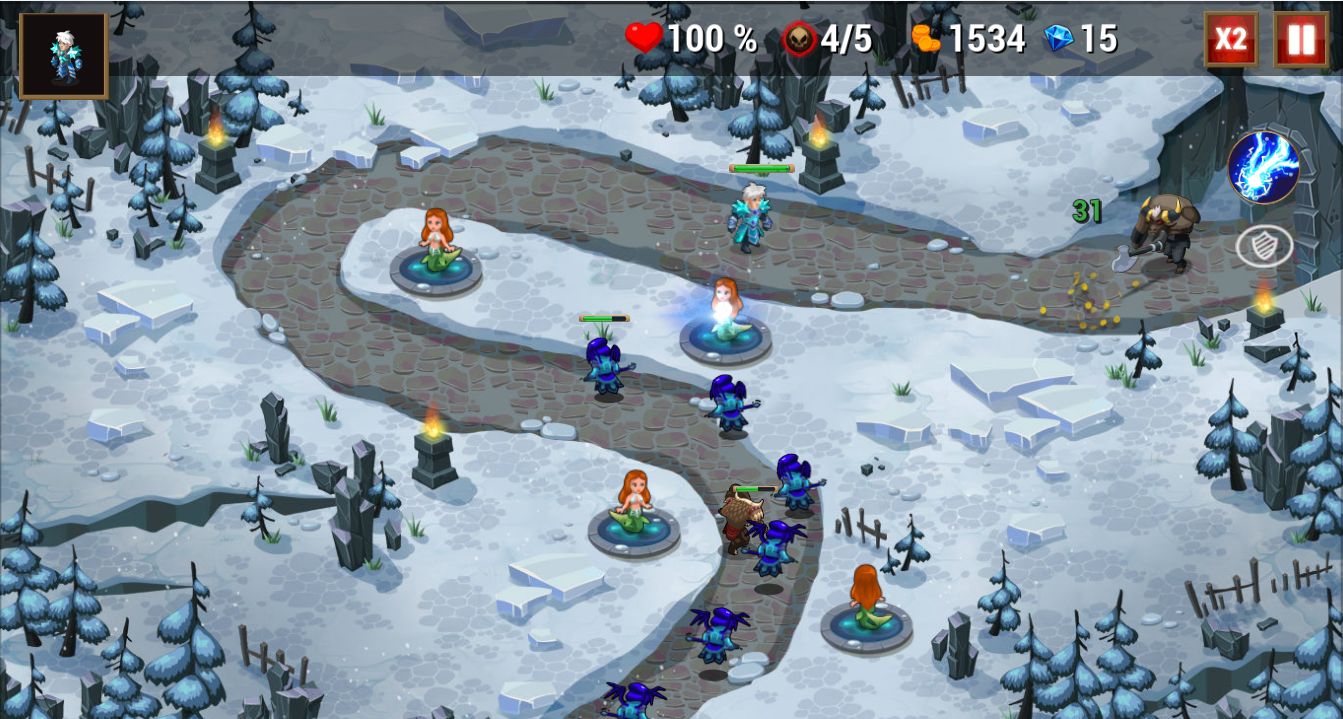This screenshot has height=719, width=1343.
Task: Use the shield ability icon
Action: [1263, 246]
